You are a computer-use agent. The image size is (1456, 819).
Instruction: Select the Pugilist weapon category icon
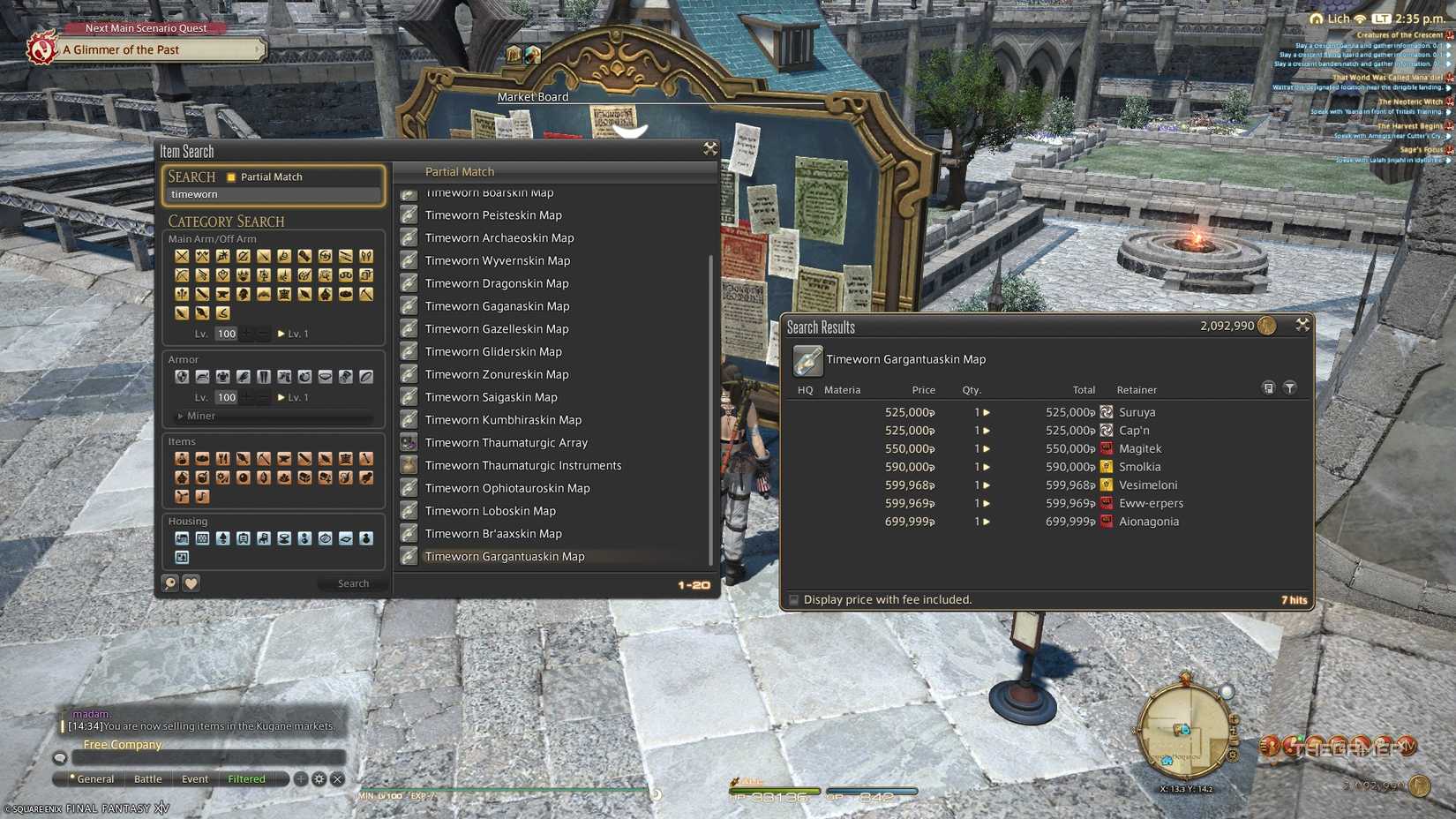pos(221,257)
